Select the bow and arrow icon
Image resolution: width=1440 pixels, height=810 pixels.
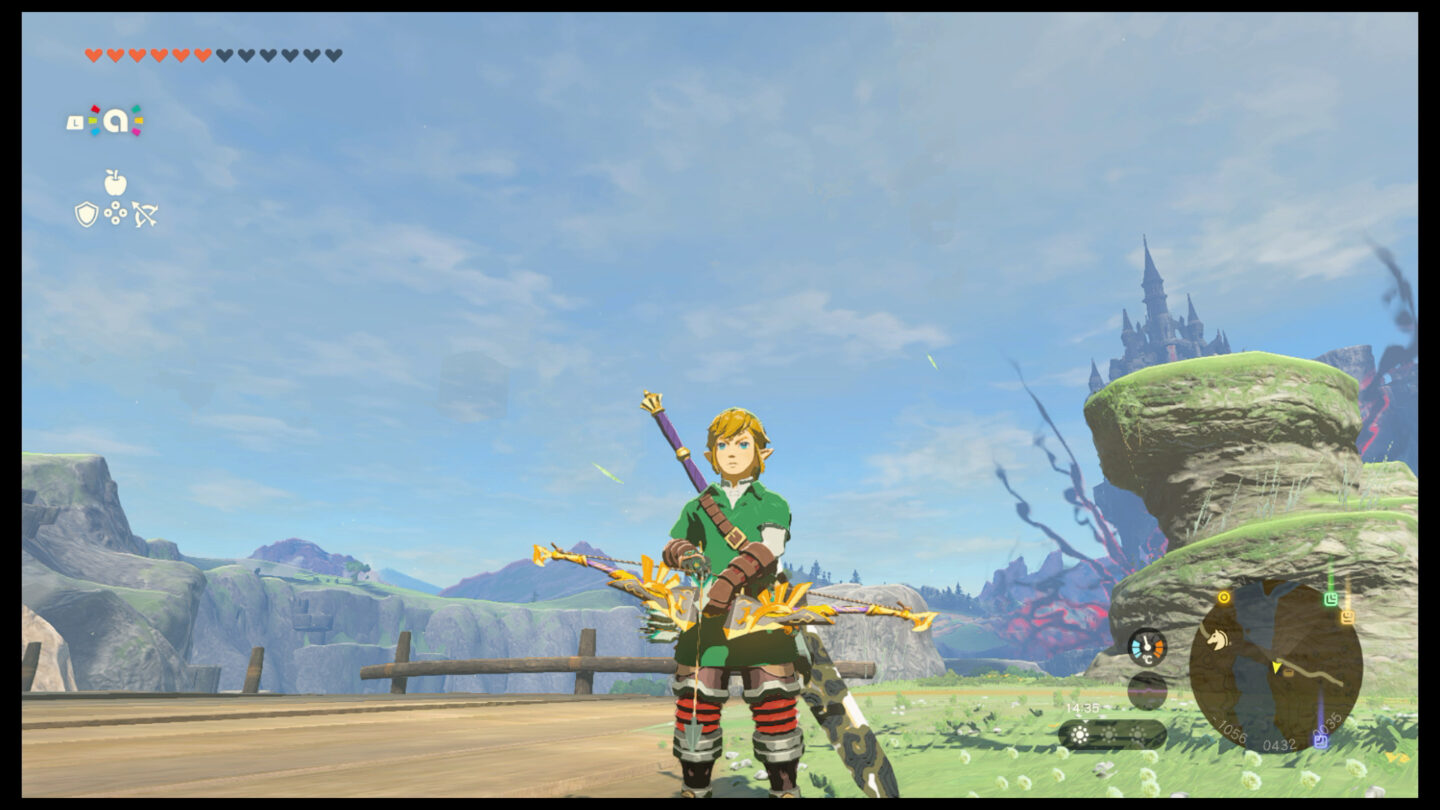click(x=146, y=213)
